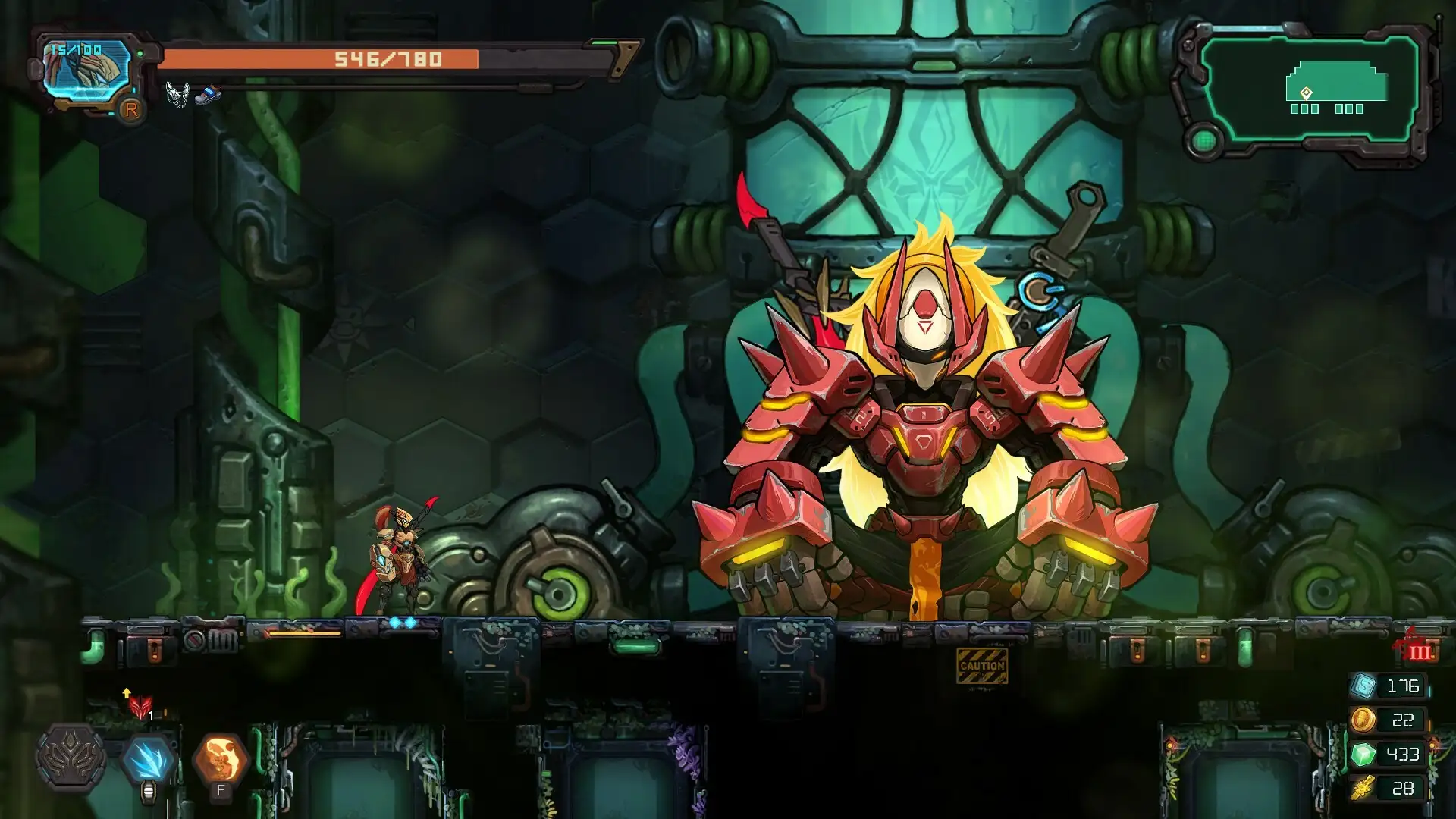Click the character portrait in the top-left frame
Screen dimensions: 1456x819
point(85,71)
